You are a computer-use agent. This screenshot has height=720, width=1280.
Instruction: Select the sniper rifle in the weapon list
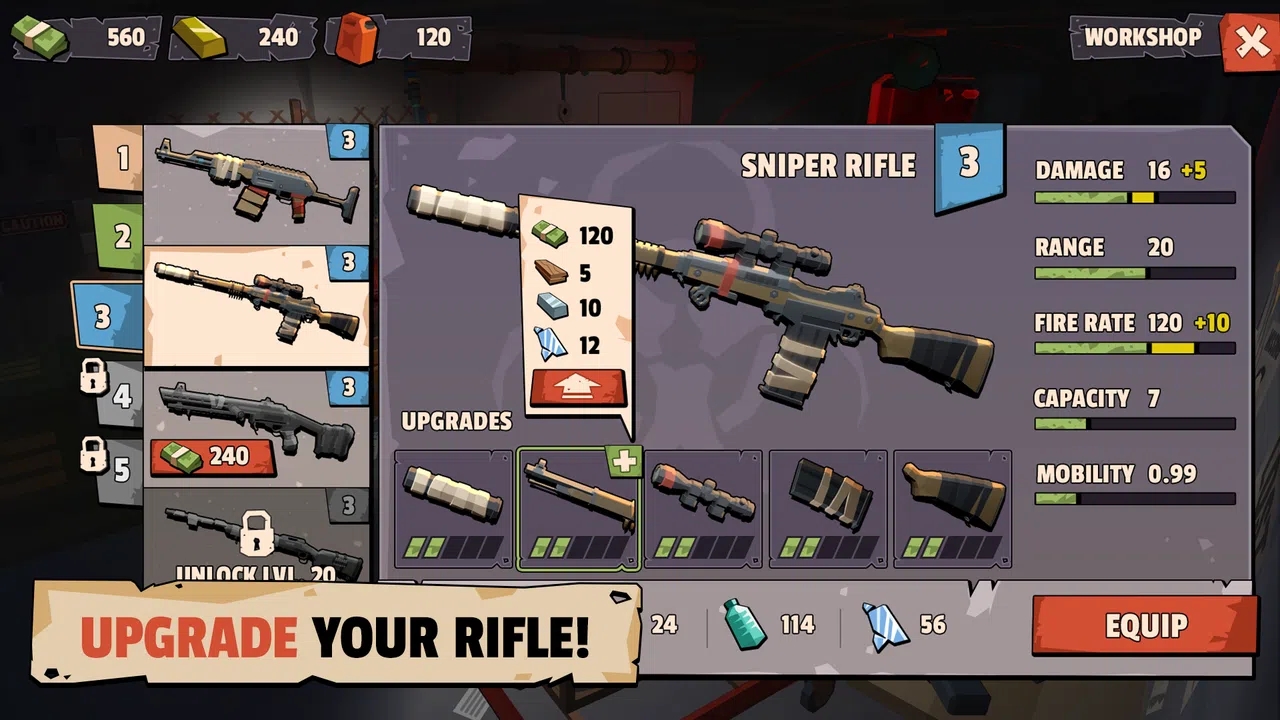pyautogui.click(x=256, y=306)
